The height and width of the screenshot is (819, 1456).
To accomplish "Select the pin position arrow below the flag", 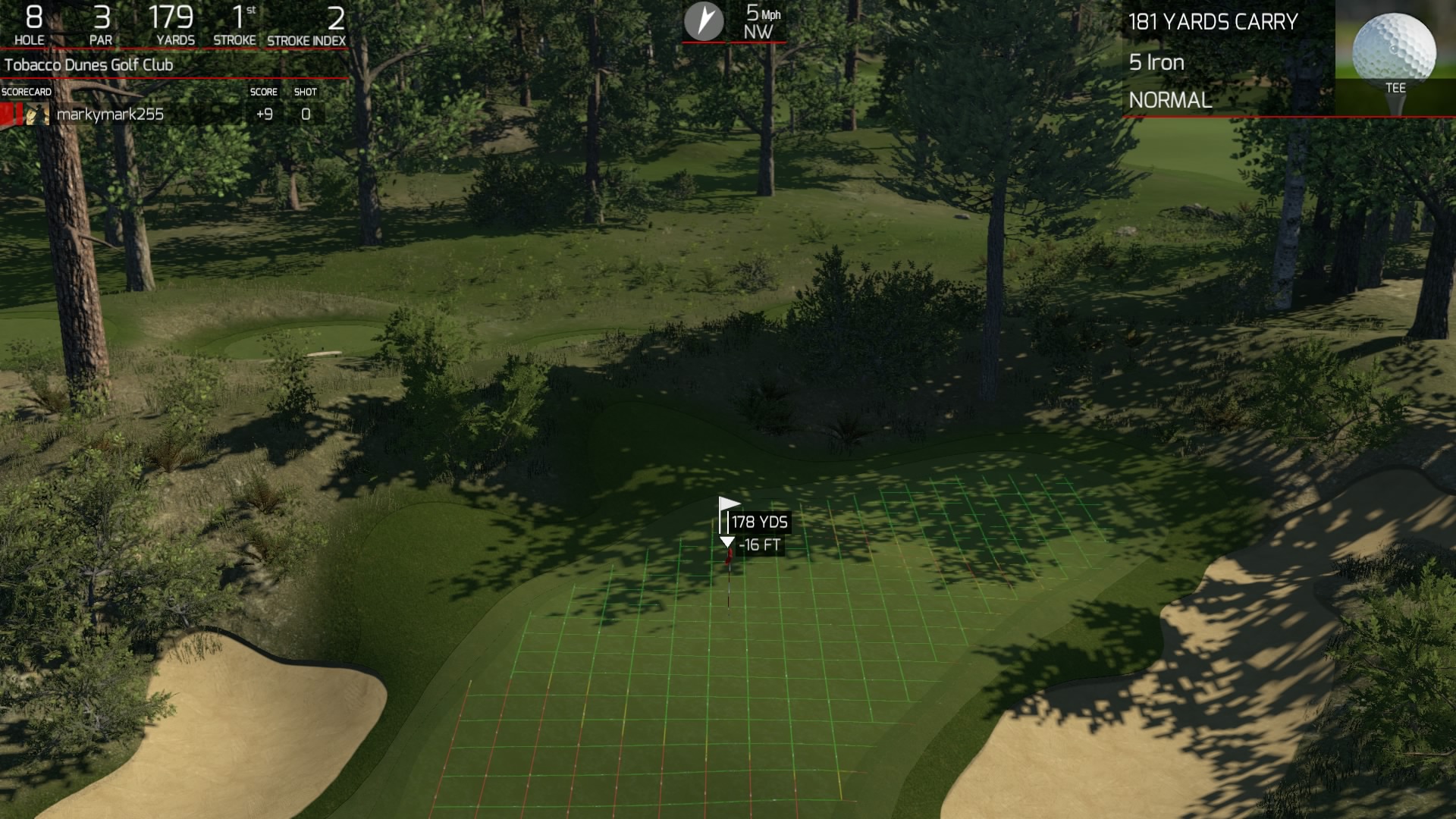I will point(727,541).
